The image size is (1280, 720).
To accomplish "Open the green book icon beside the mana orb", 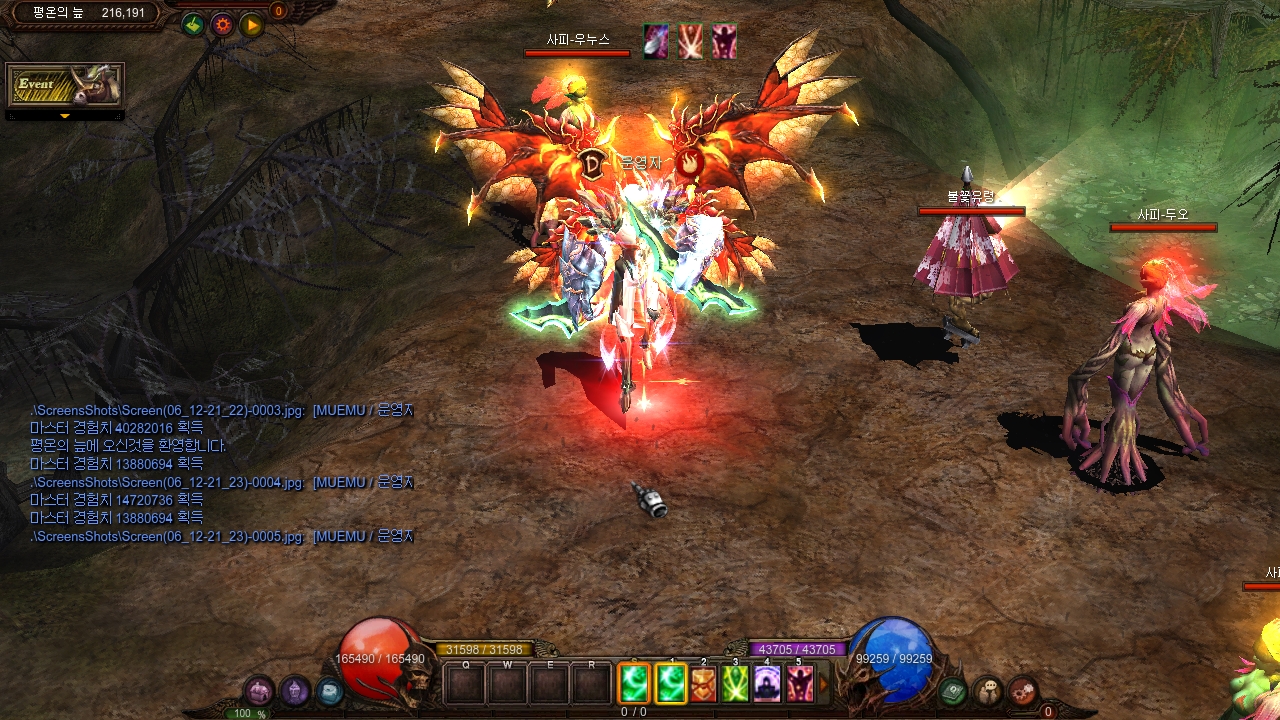I will pyautogui.click(x=953, y=691).
